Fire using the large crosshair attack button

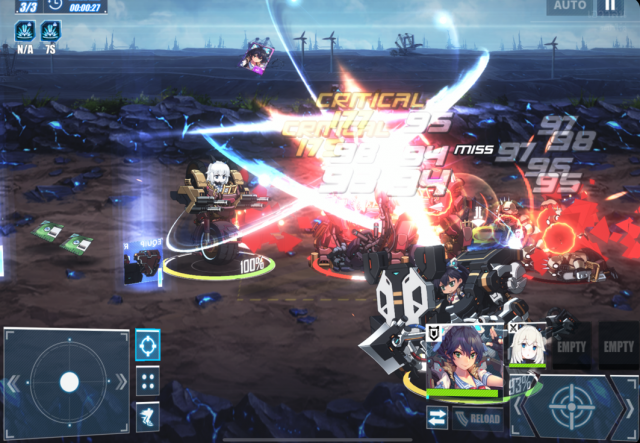pyautogui.click(x=571, y=405)
